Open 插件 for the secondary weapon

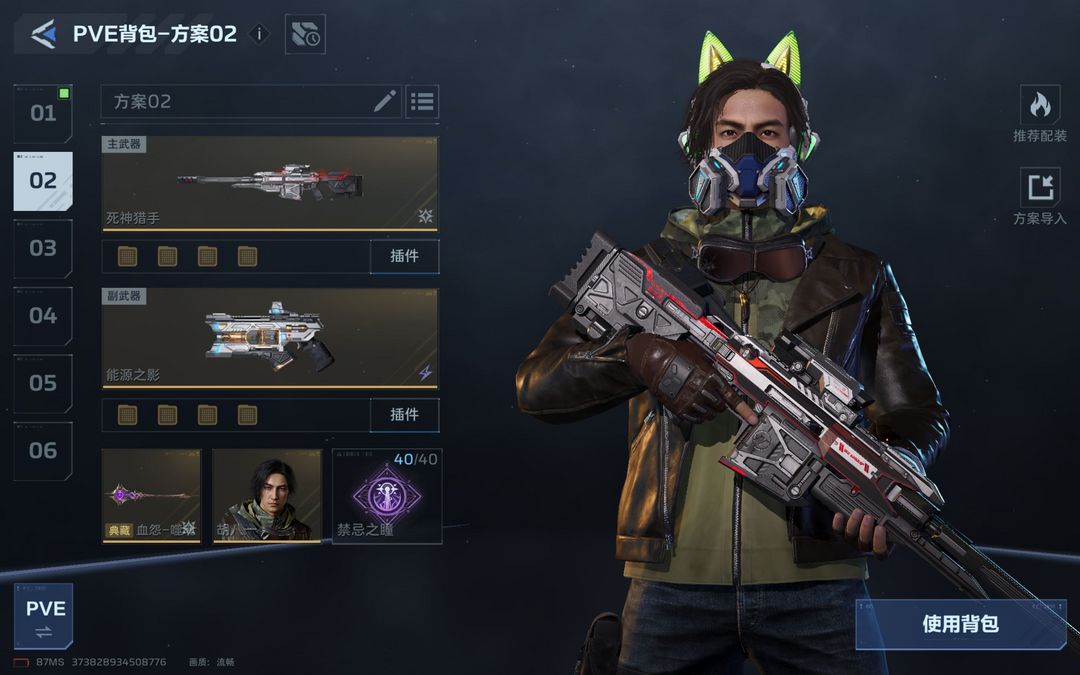click(404, 415)
